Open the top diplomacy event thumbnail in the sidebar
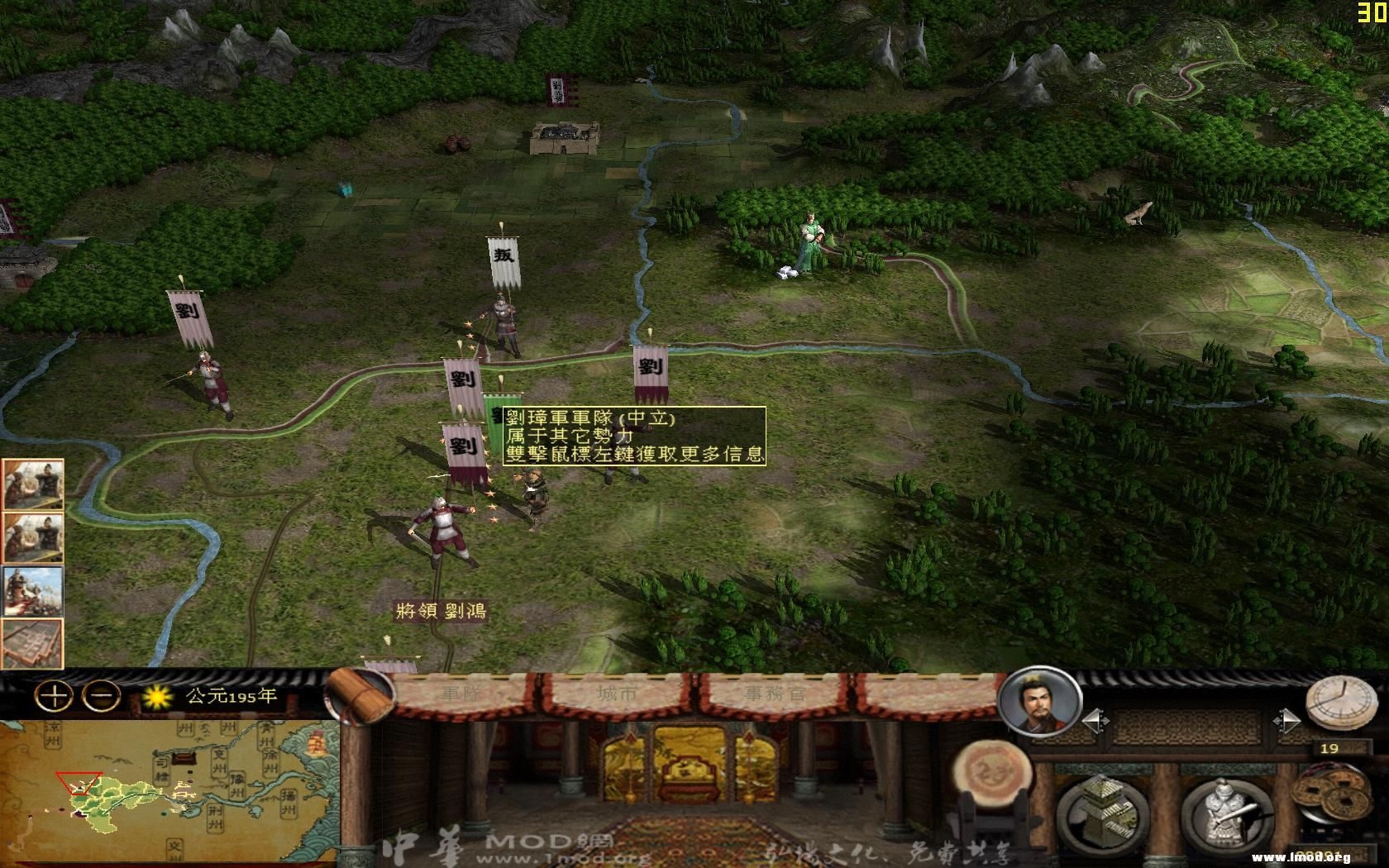1389x868 pixels. [x=33, y=484]
